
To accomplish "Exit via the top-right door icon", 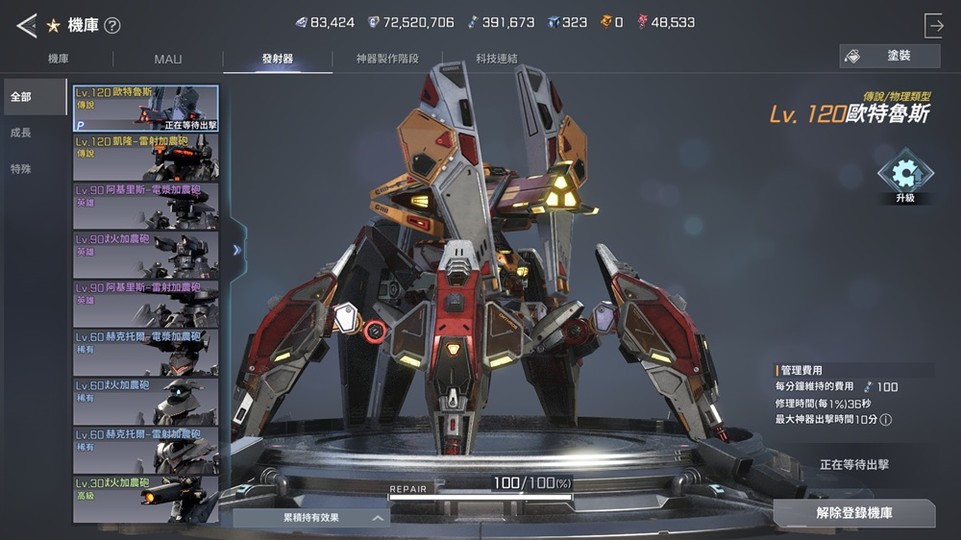I will tap(934, 25).
